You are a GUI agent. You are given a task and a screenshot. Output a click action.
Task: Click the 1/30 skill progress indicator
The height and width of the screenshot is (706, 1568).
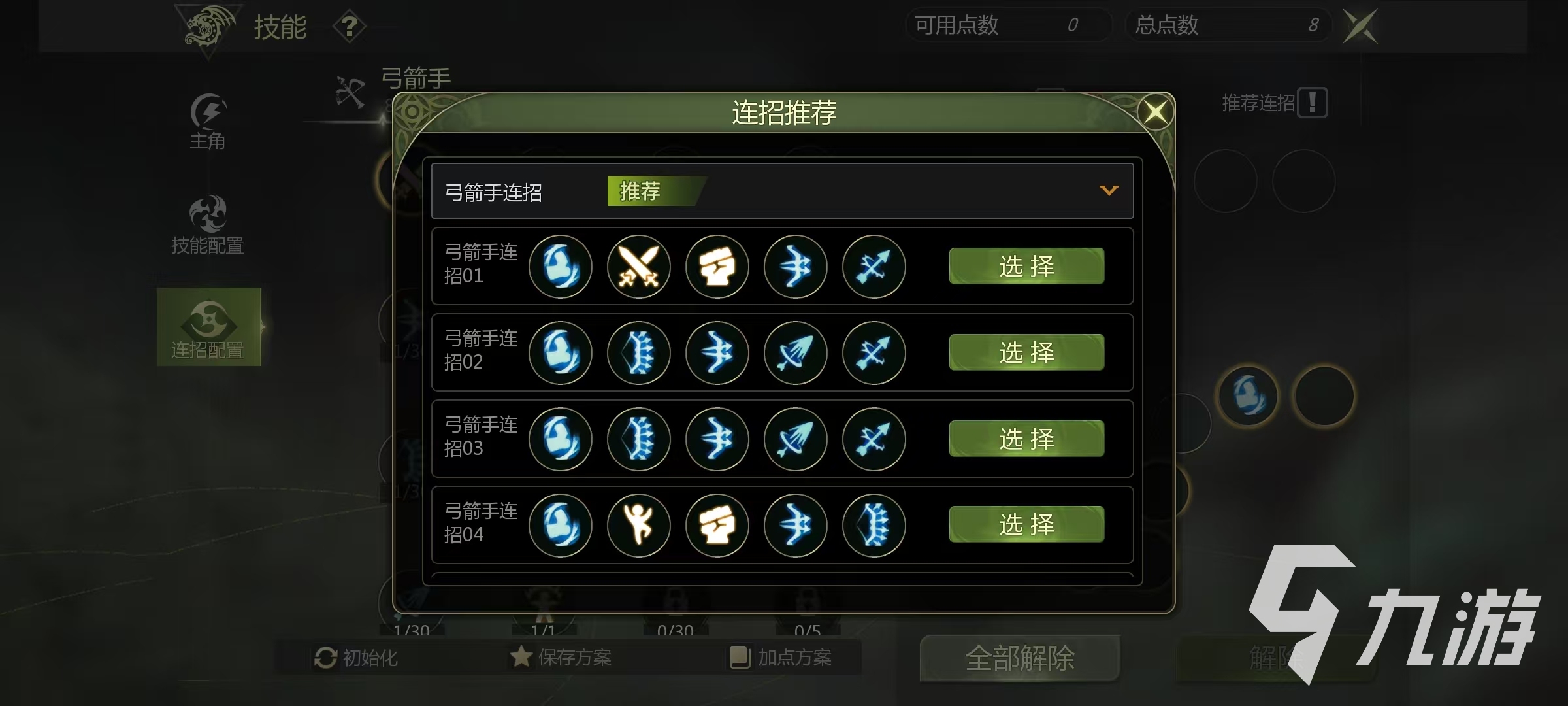click(x=410, y=631)
